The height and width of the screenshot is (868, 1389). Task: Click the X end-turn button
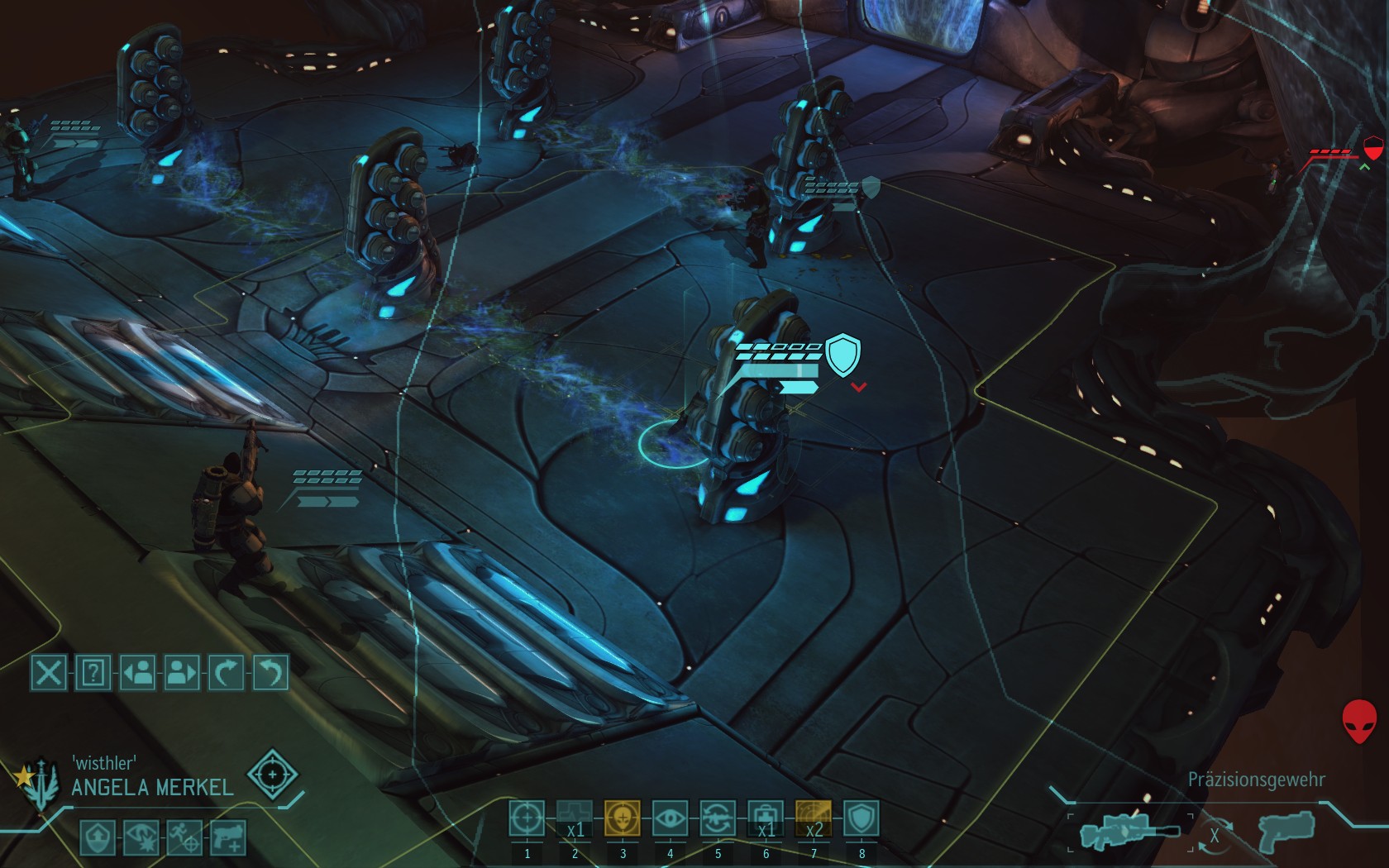click(x=48, y=673)
